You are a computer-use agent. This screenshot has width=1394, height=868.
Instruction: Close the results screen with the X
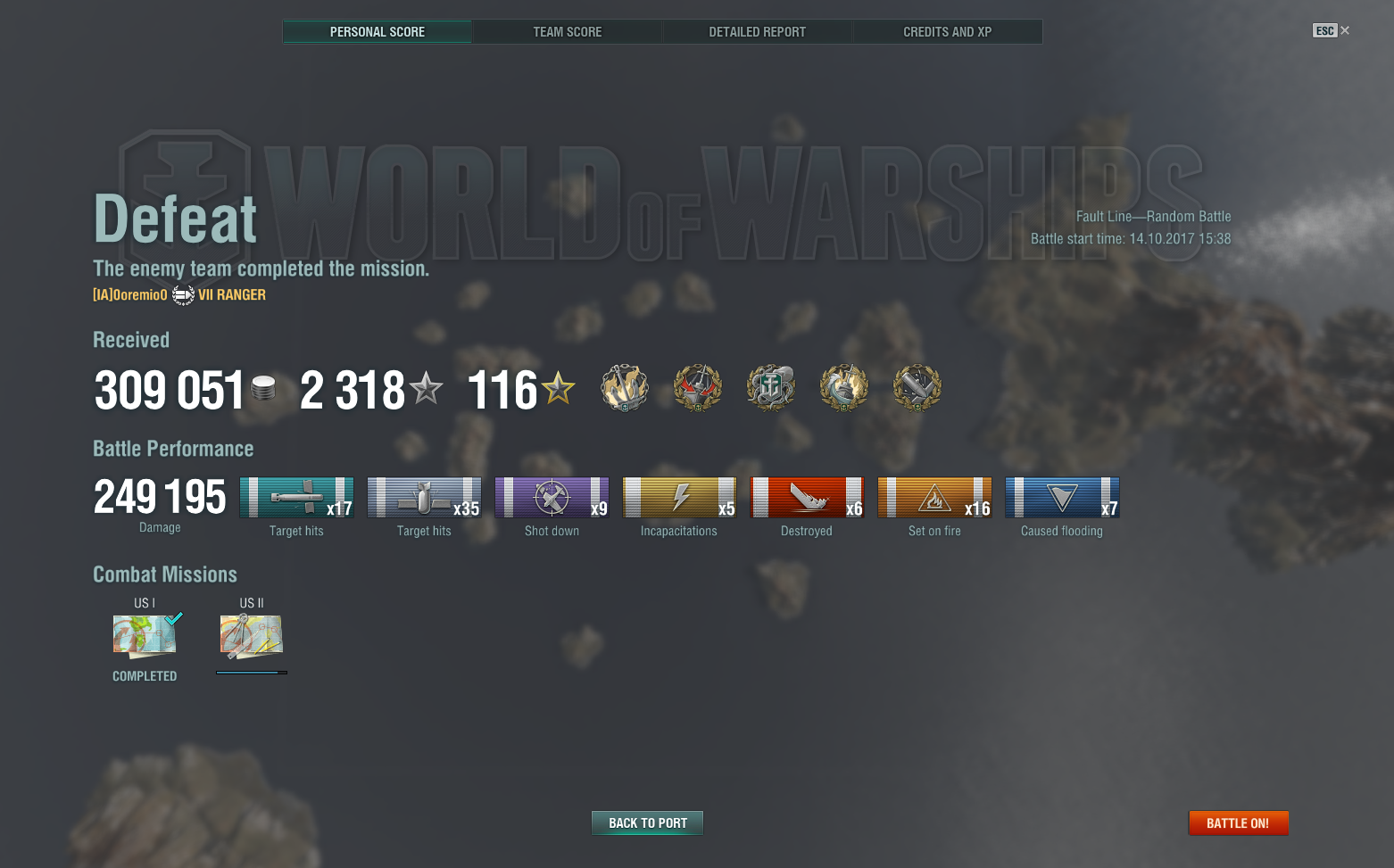(1345, 30)
